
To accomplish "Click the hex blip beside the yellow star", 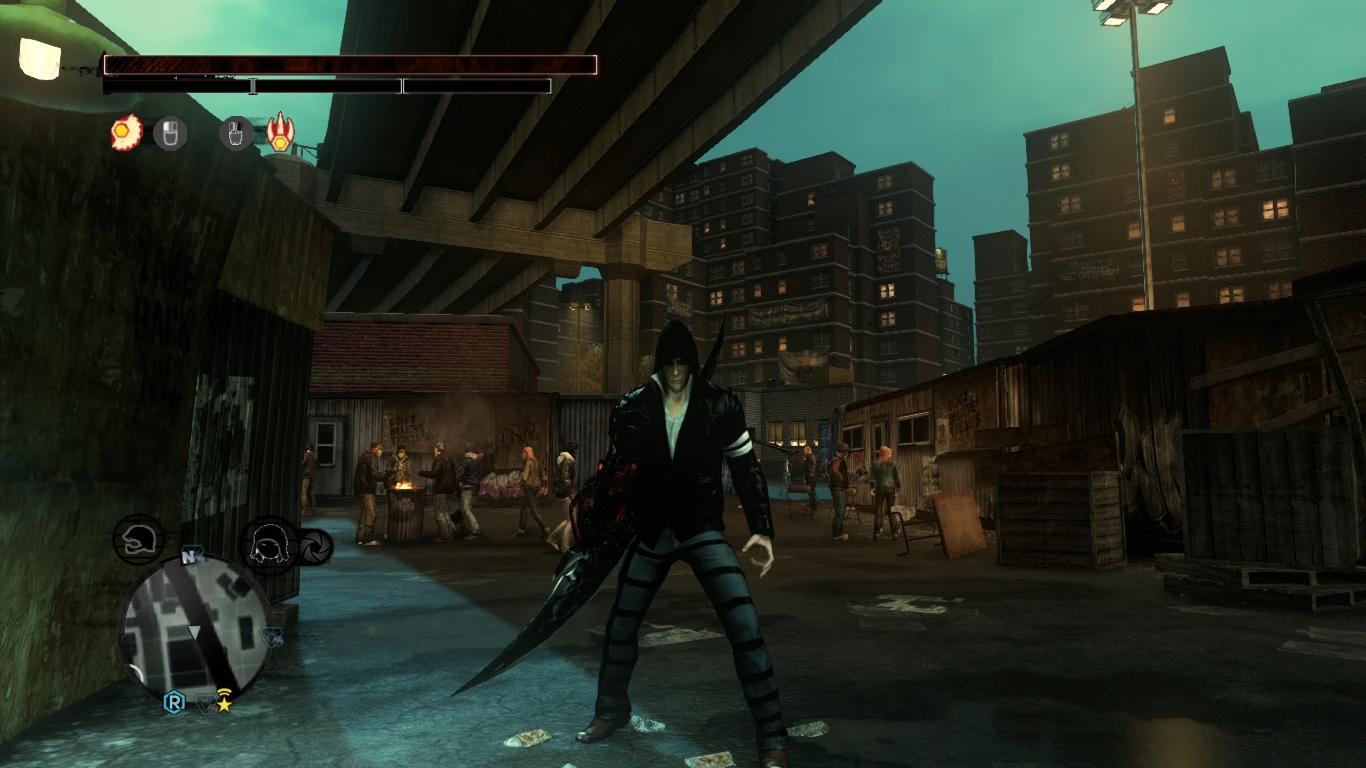I will (205, 703).
